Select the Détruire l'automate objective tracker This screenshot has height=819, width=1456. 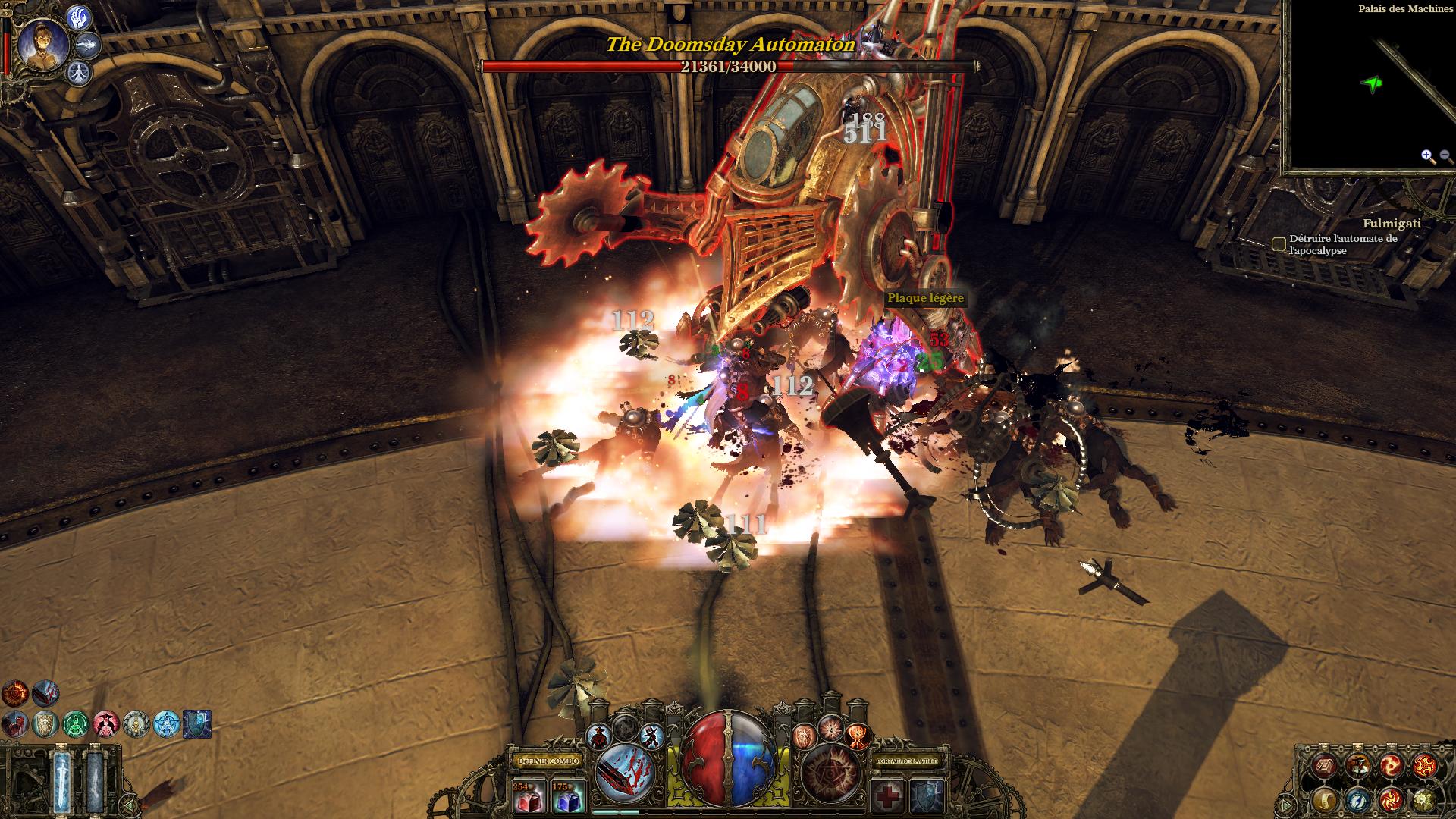point(1279,244)
